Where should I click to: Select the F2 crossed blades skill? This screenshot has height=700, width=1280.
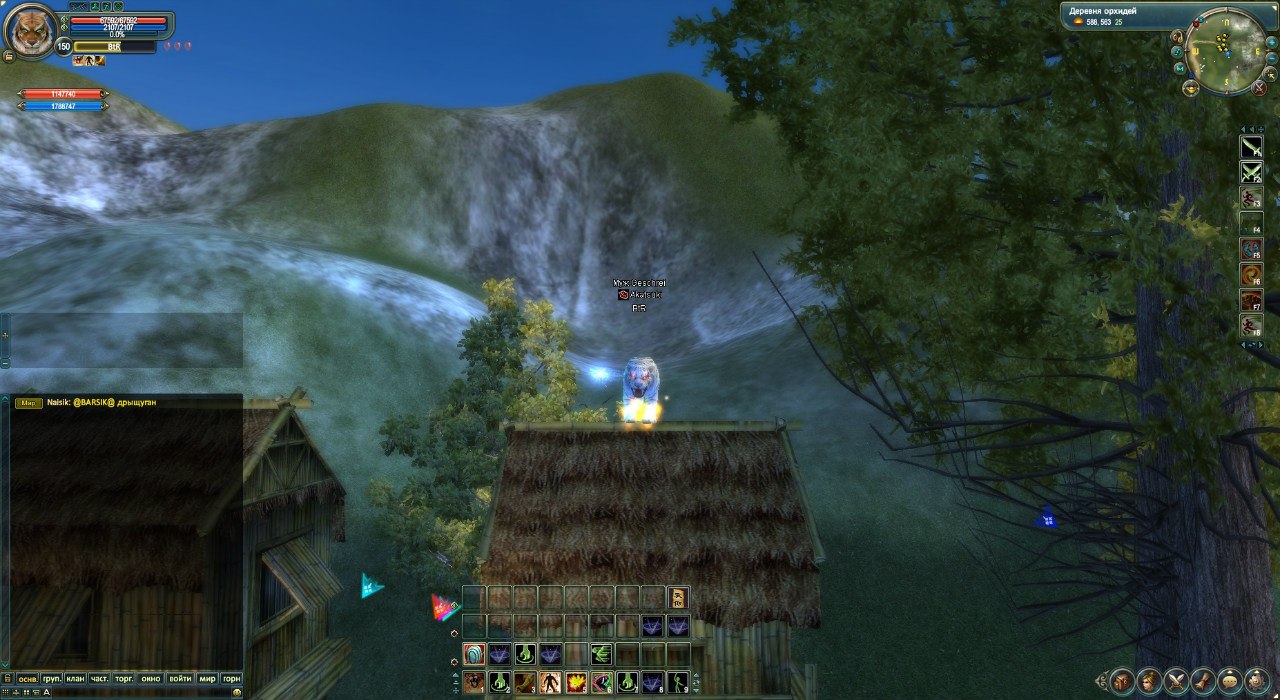[1252, 172]
